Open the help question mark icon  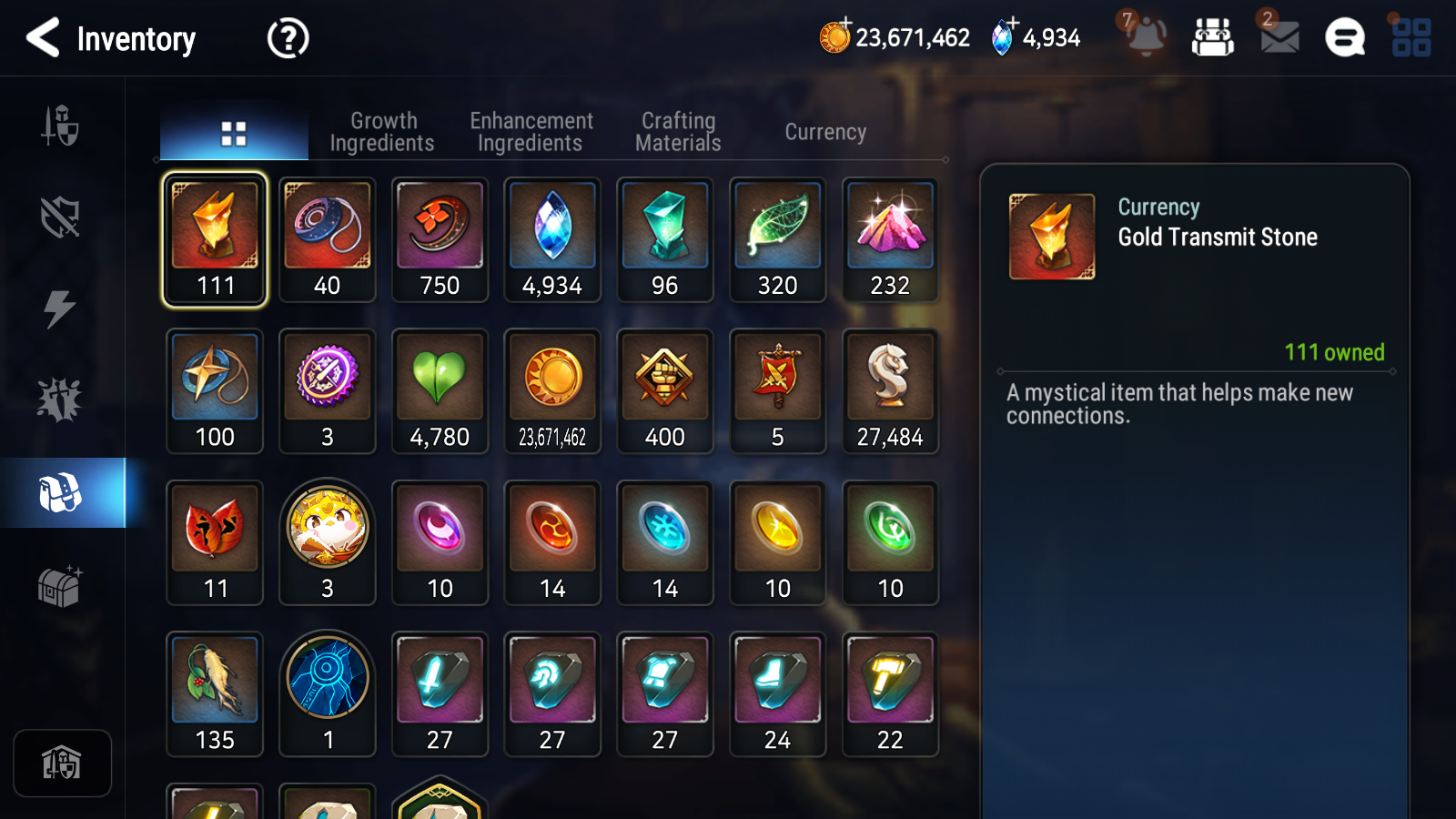click(x=287, y=38)
